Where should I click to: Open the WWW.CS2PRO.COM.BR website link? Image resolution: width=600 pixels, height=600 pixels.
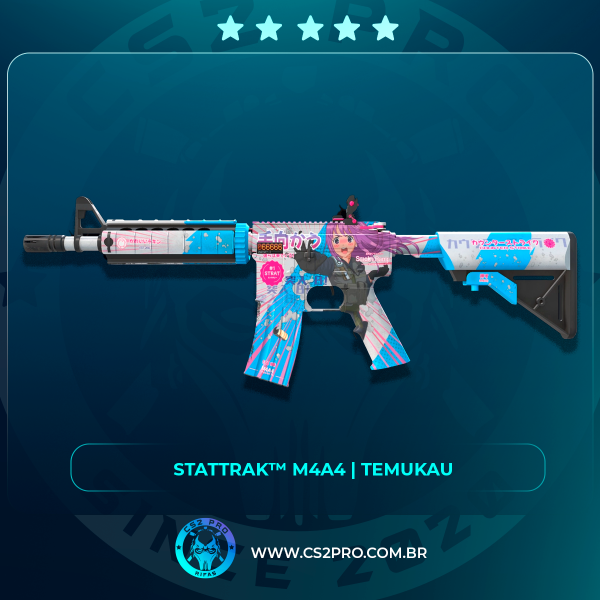tap(336, 553)
